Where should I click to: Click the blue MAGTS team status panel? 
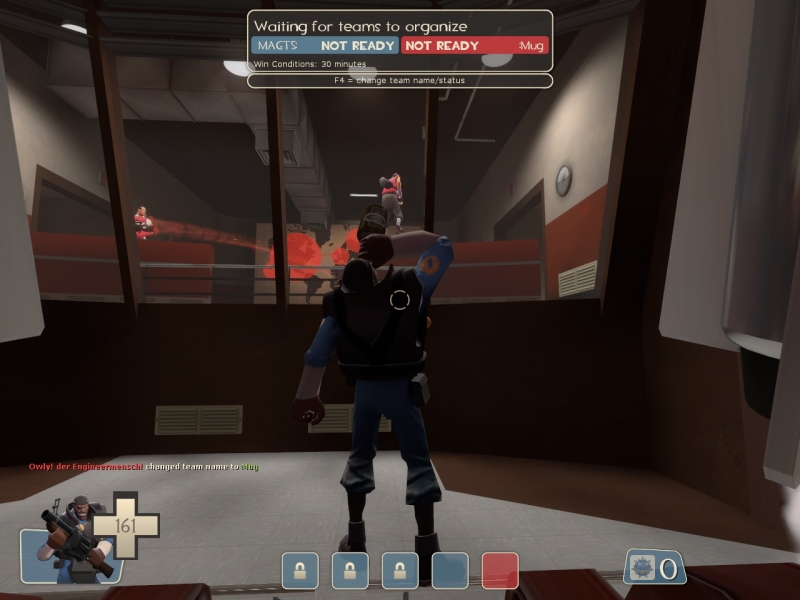pyautogui.click(x=325, y=45)
